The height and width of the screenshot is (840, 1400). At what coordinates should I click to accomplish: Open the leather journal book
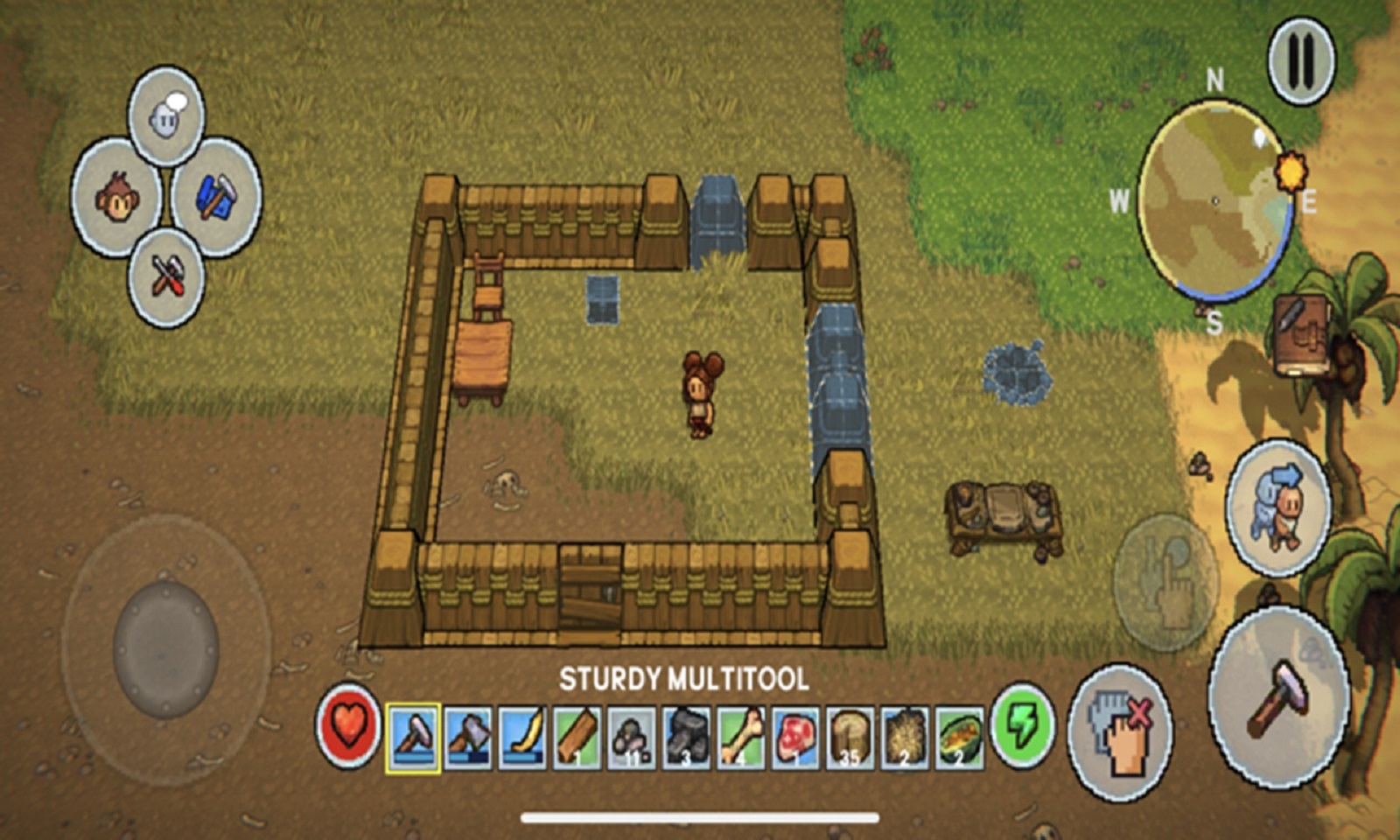pyautogui.click(x=1301, y=335)
